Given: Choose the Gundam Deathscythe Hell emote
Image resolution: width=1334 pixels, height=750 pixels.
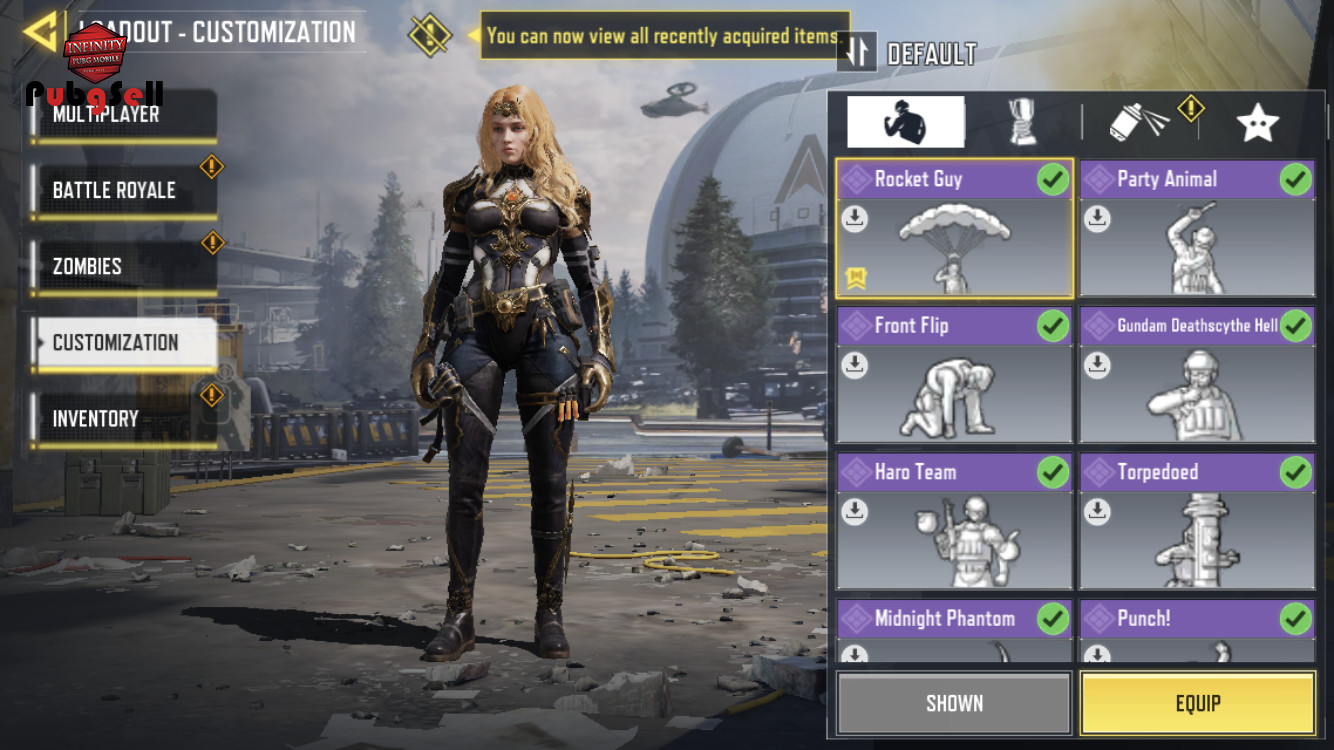Looking at the screenshot, I should pyautogui.click(x=1197, y=375).
